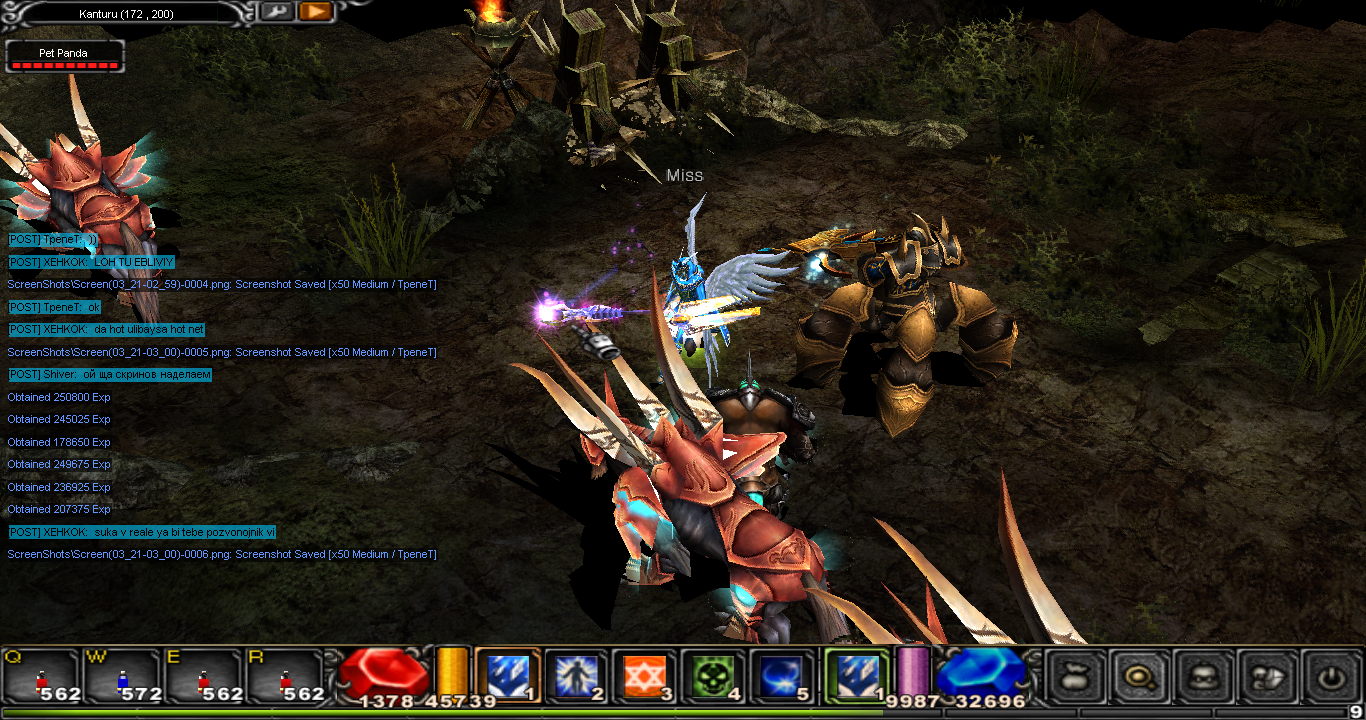Viewport: 1366px width, 720px height.
Task: Select the orange-framed blue slash skill 1
Action: 507,677
